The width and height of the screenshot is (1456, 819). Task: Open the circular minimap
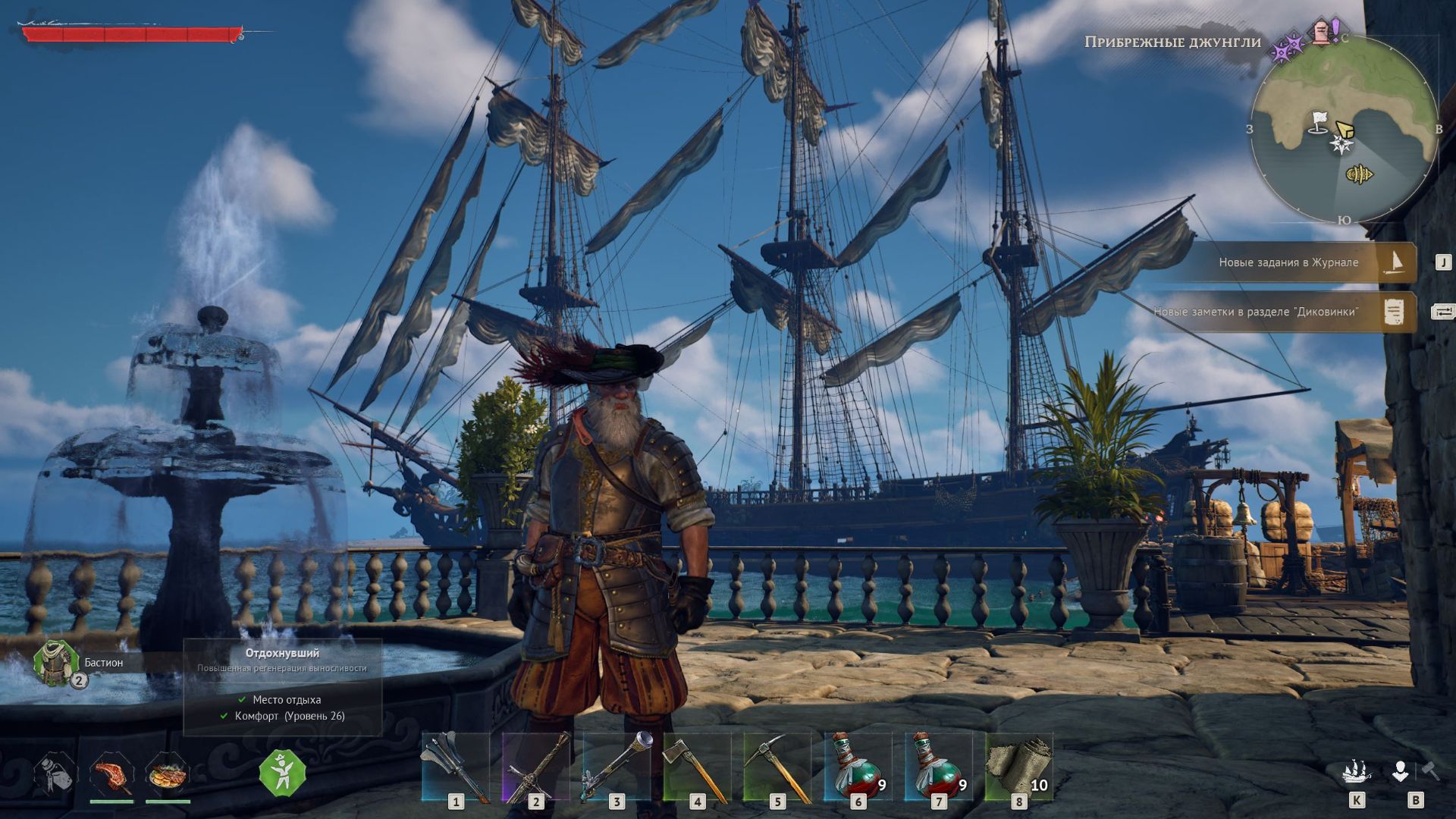tap(1343, 129)
